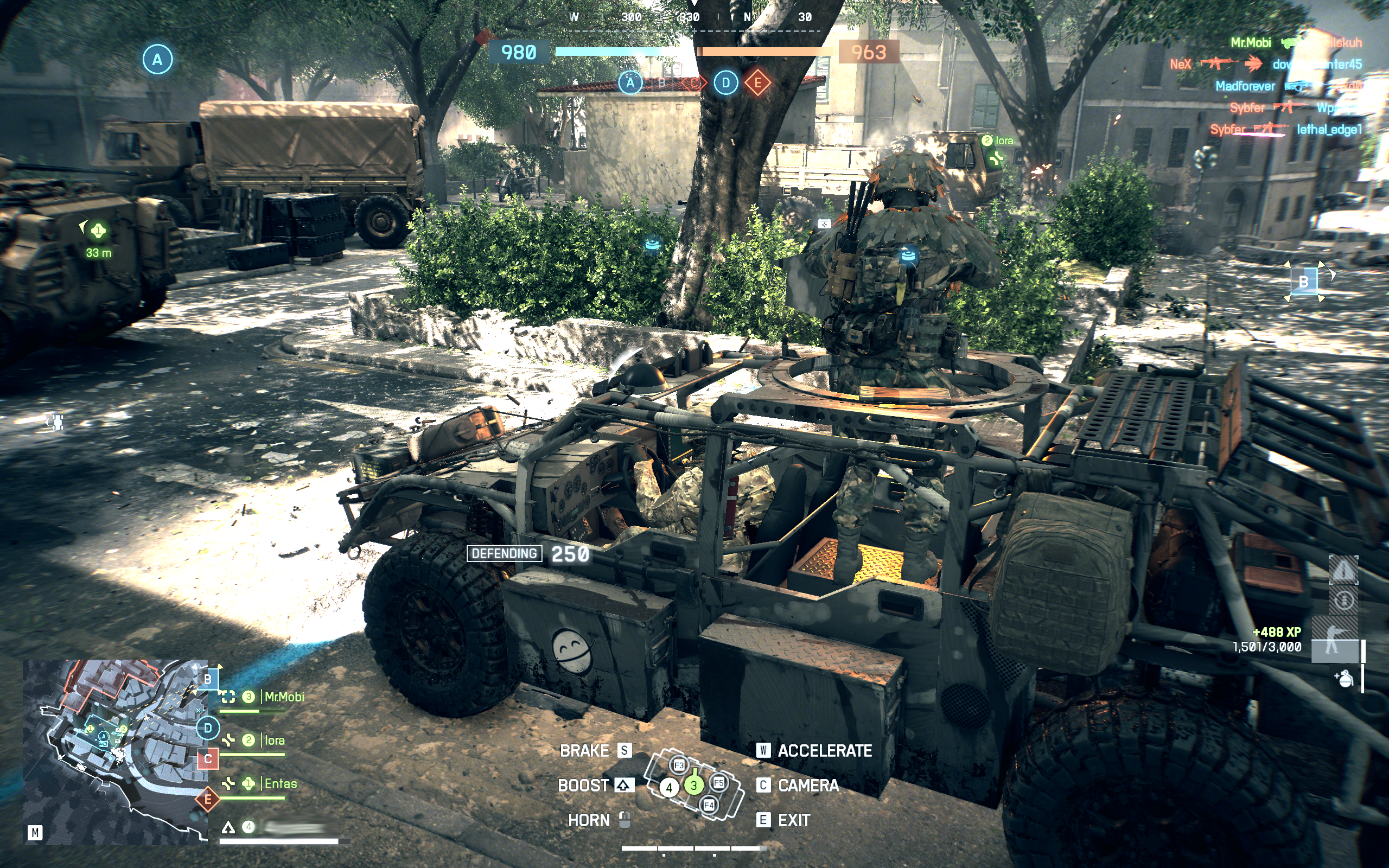This screenshot has width=1389, height=868.
Task: Click the green squad marker showing 33 m
Action: [x=98, y=231]
